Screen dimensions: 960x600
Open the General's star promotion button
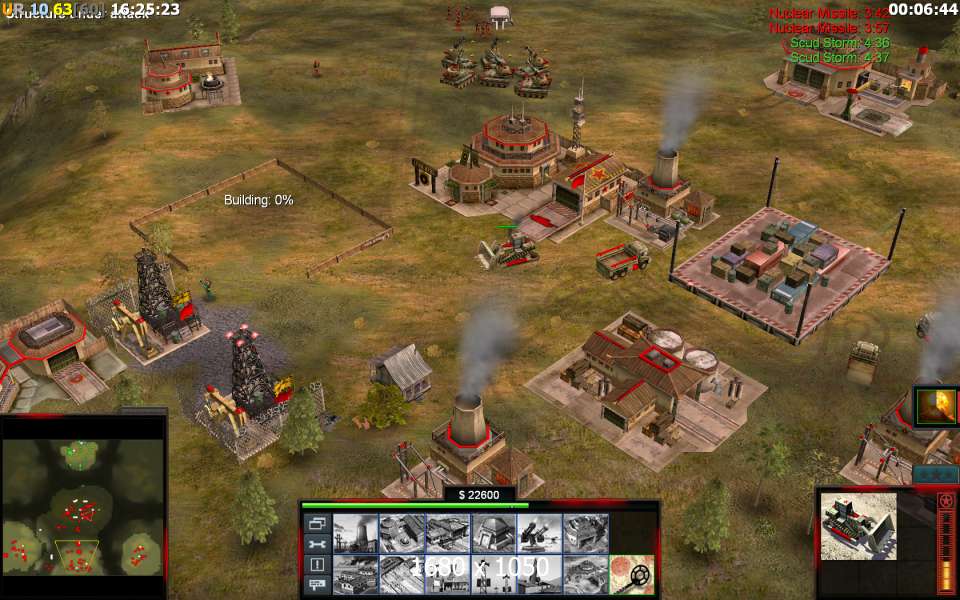945,500
